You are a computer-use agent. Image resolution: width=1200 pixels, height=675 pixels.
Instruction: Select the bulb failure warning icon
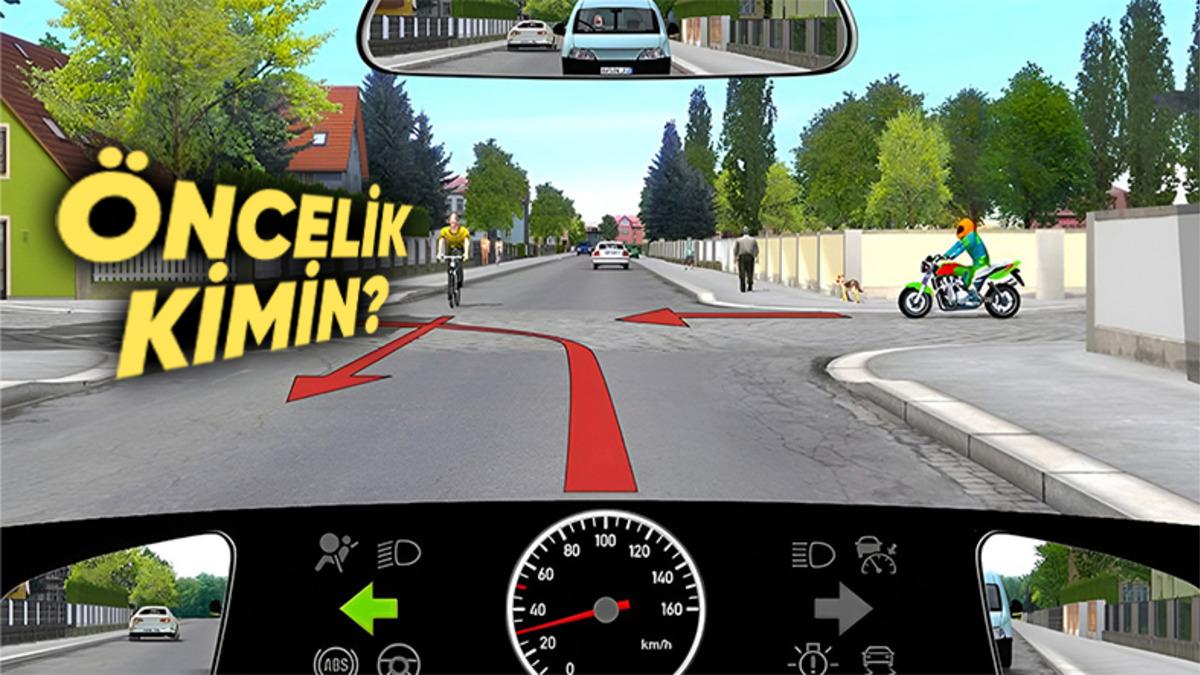[813, 660]
